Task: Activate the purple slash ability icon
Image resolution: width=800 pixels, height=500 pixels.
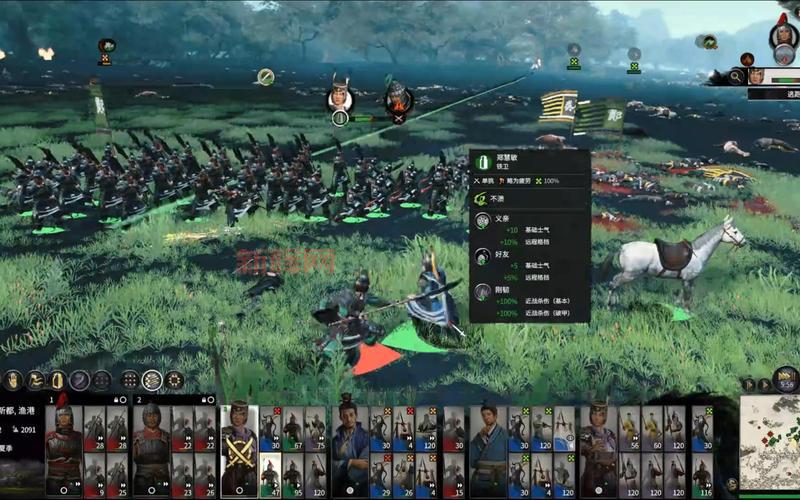Action: pyautogui.click(x=79, y=380)
